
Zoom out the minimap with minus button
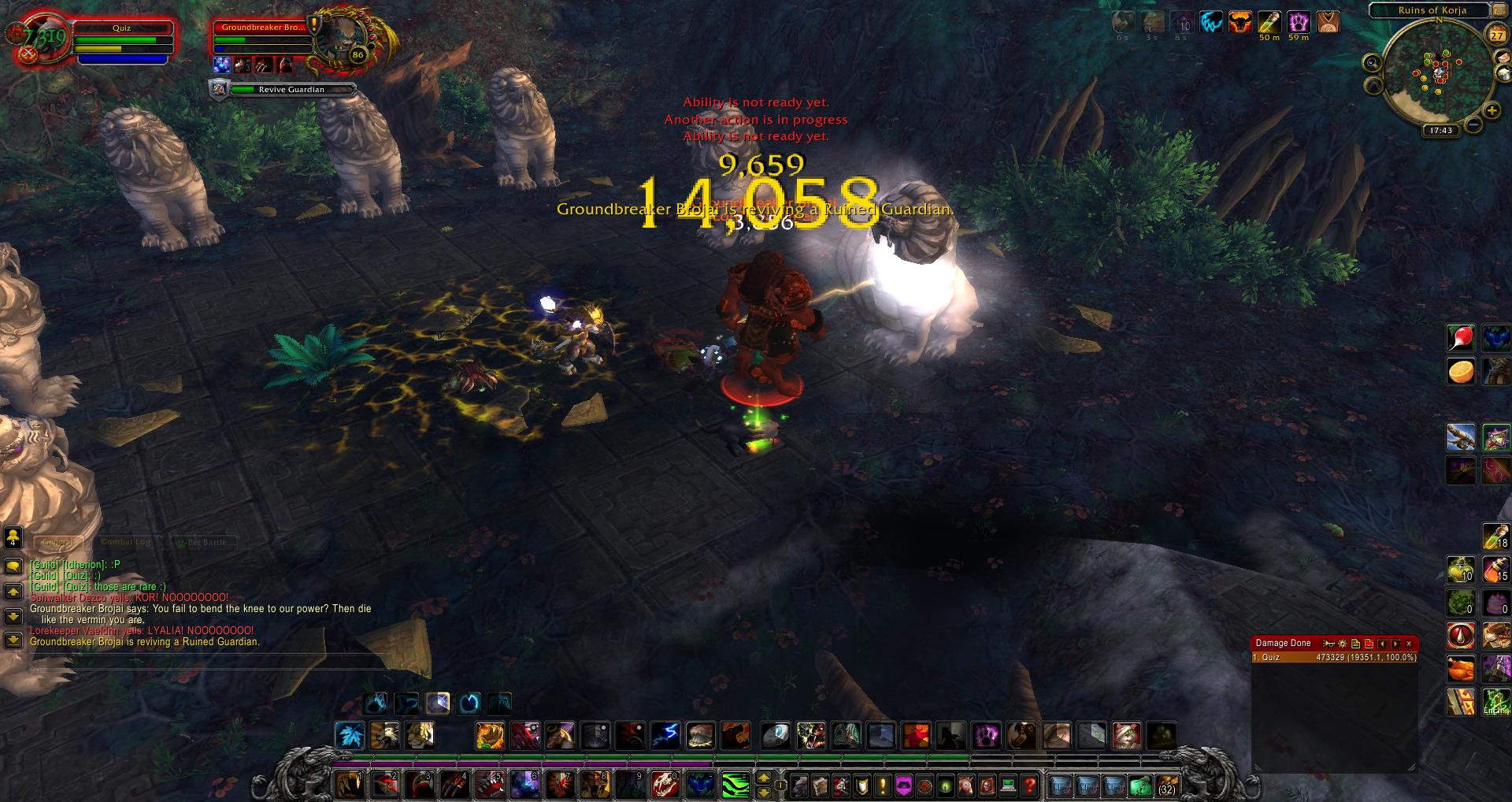coord(1473,124)
